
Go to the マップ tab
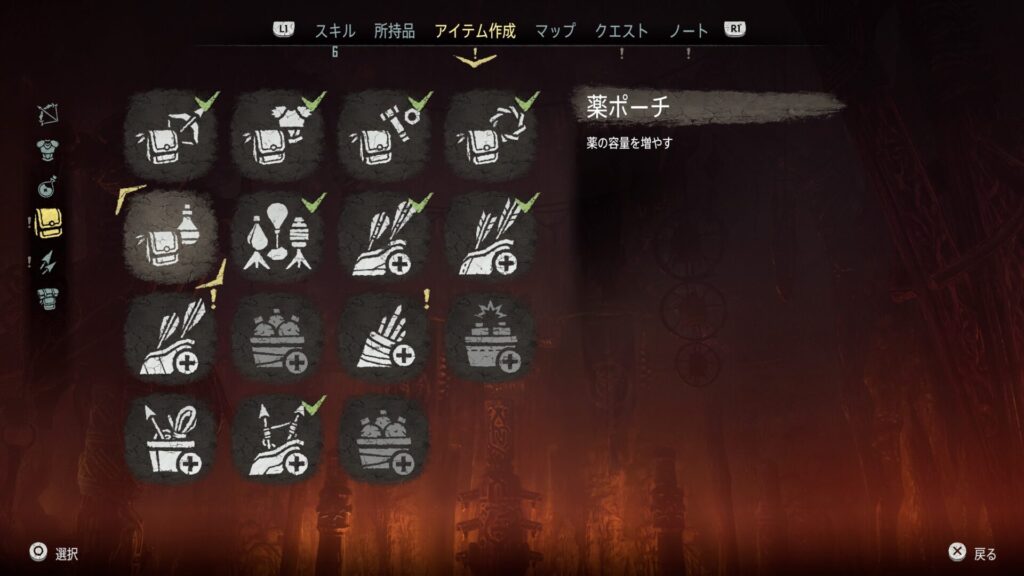pyautogui.click(x=555, y=31)
